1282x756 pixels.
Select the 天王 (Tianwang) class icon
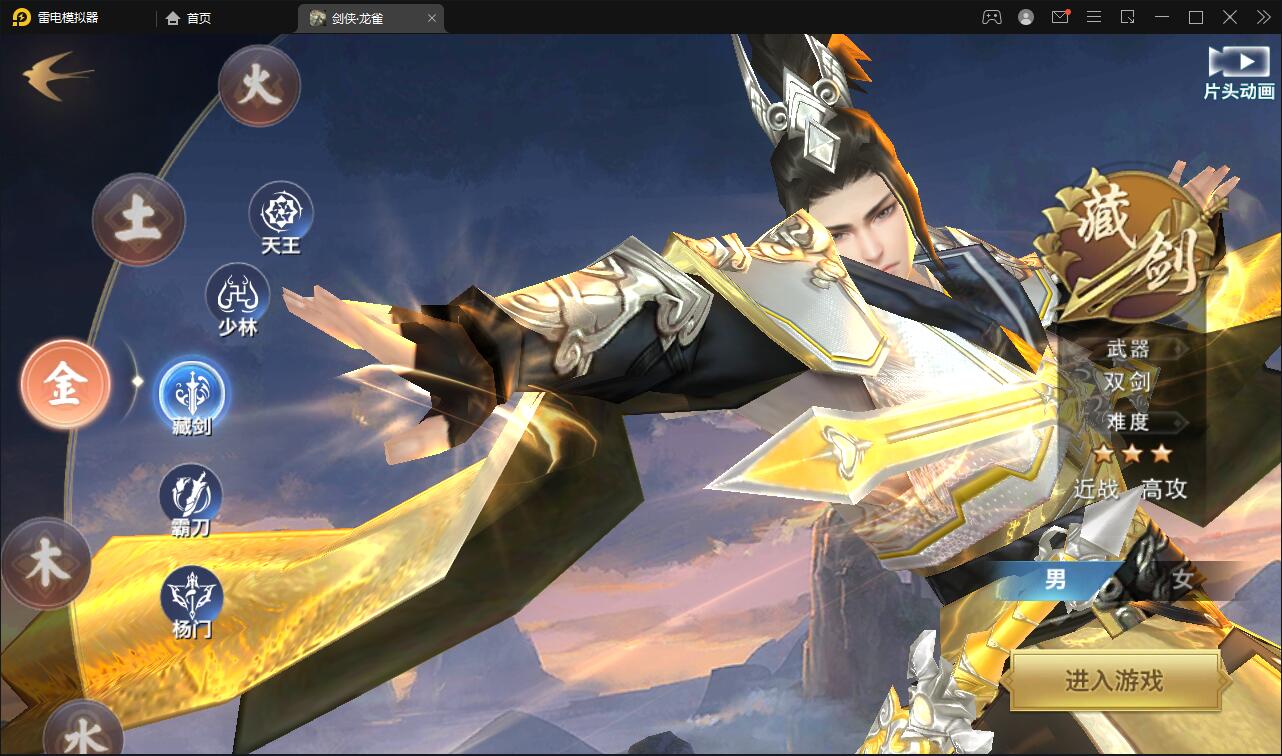tap(281, 213)
